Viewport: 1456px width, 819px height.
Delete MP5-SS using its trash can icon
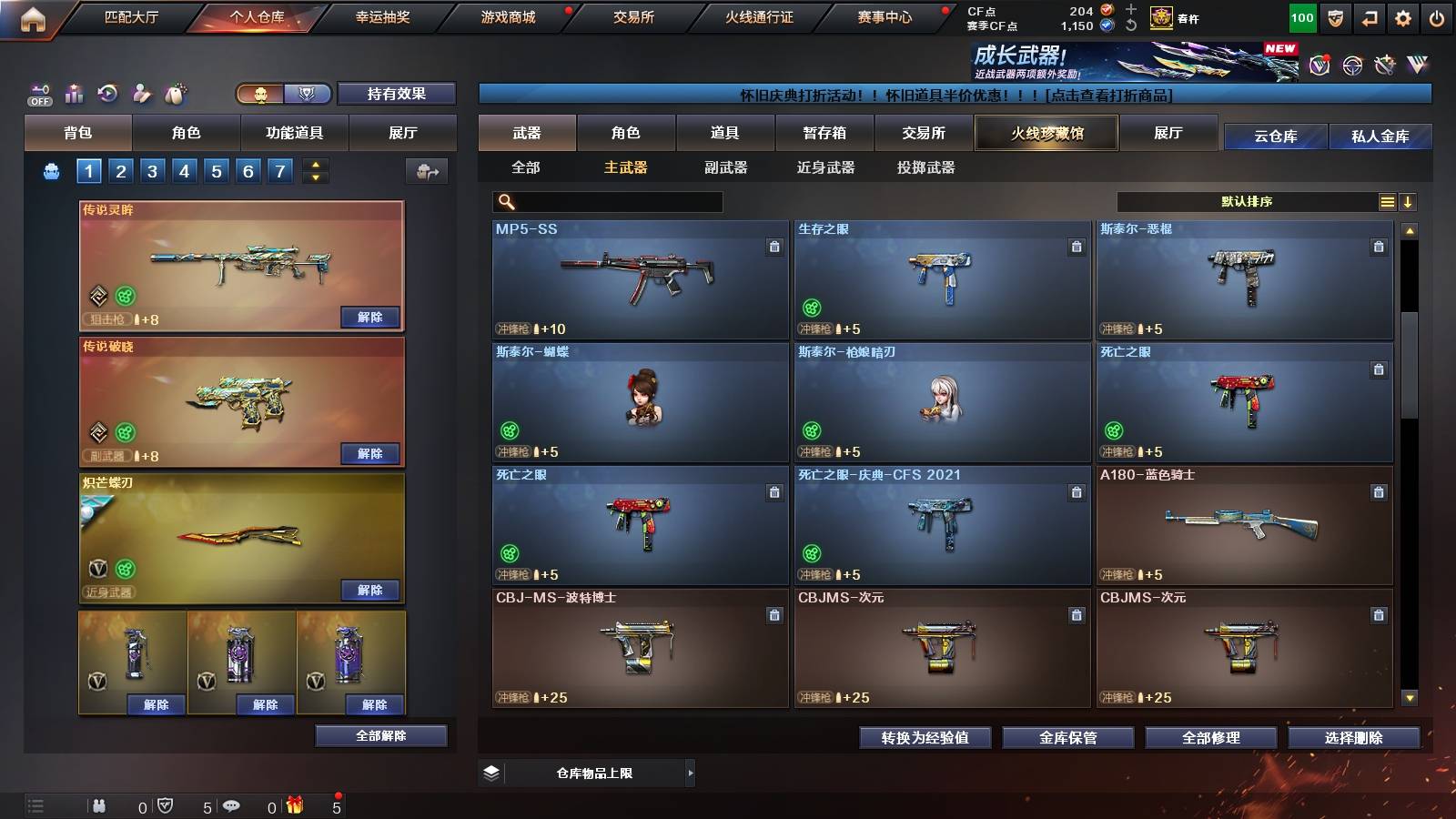[774, 246]
